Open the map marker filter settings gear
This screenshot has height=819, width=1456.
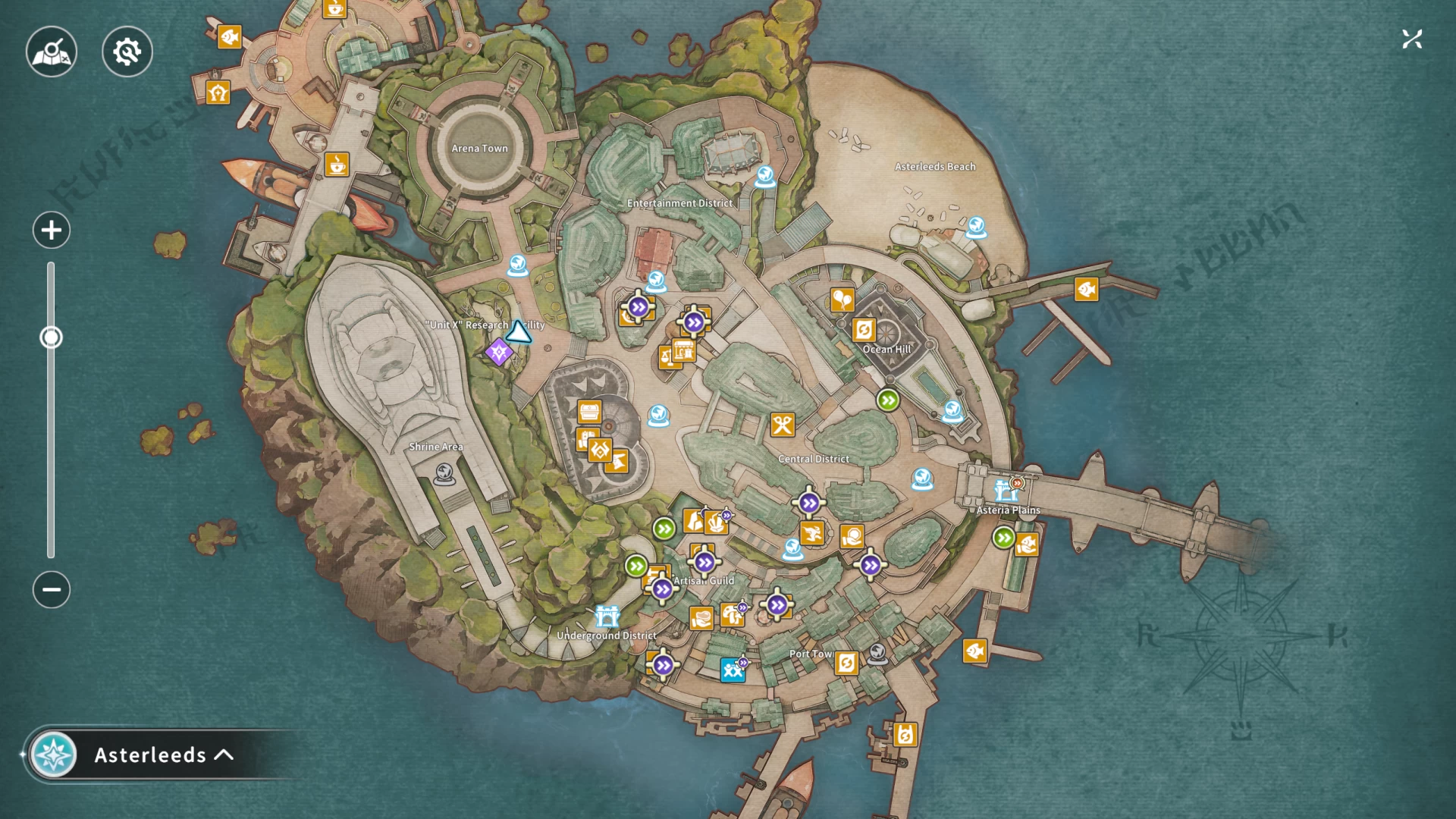127,52
